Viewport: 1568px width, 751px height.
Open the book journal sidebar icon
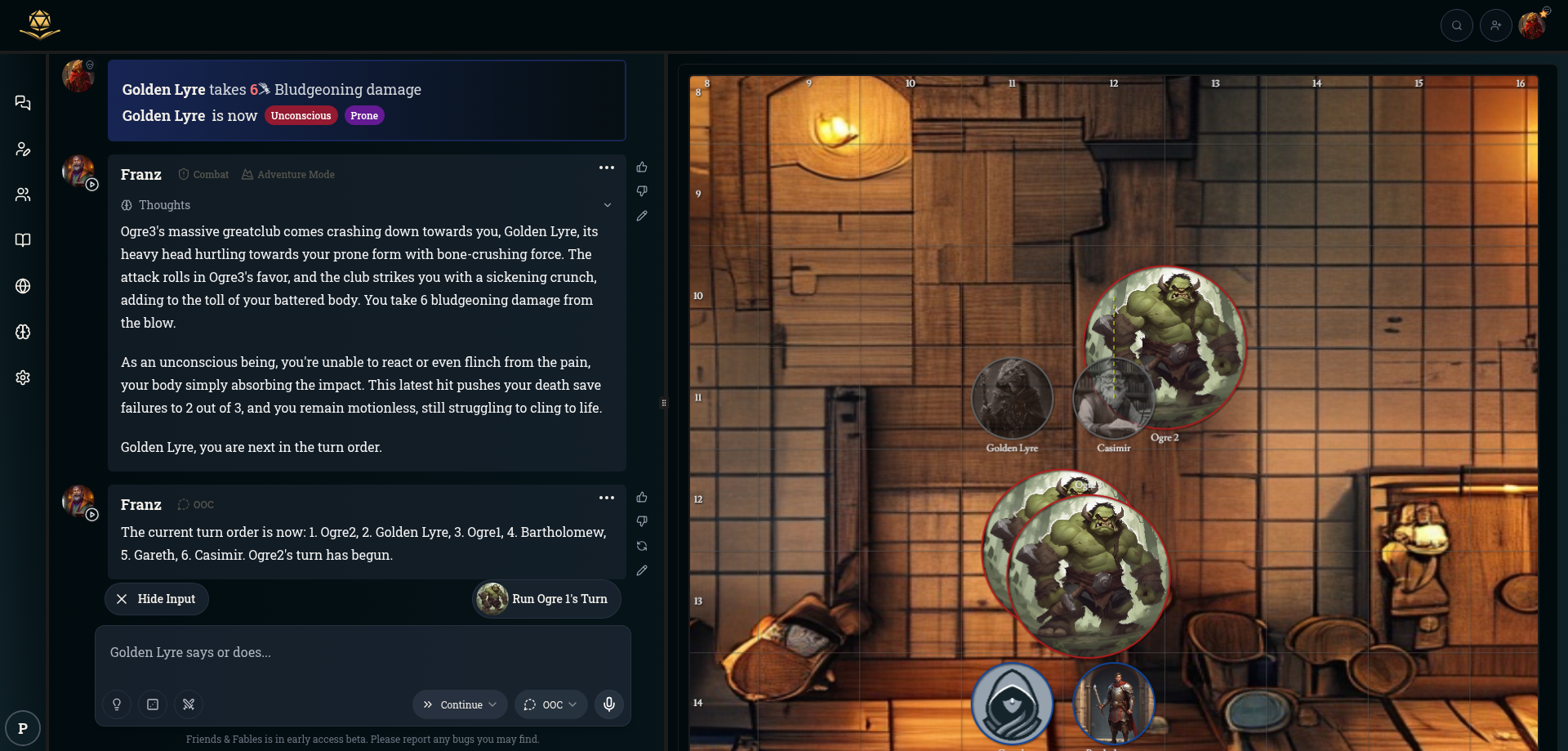point(23,240)
